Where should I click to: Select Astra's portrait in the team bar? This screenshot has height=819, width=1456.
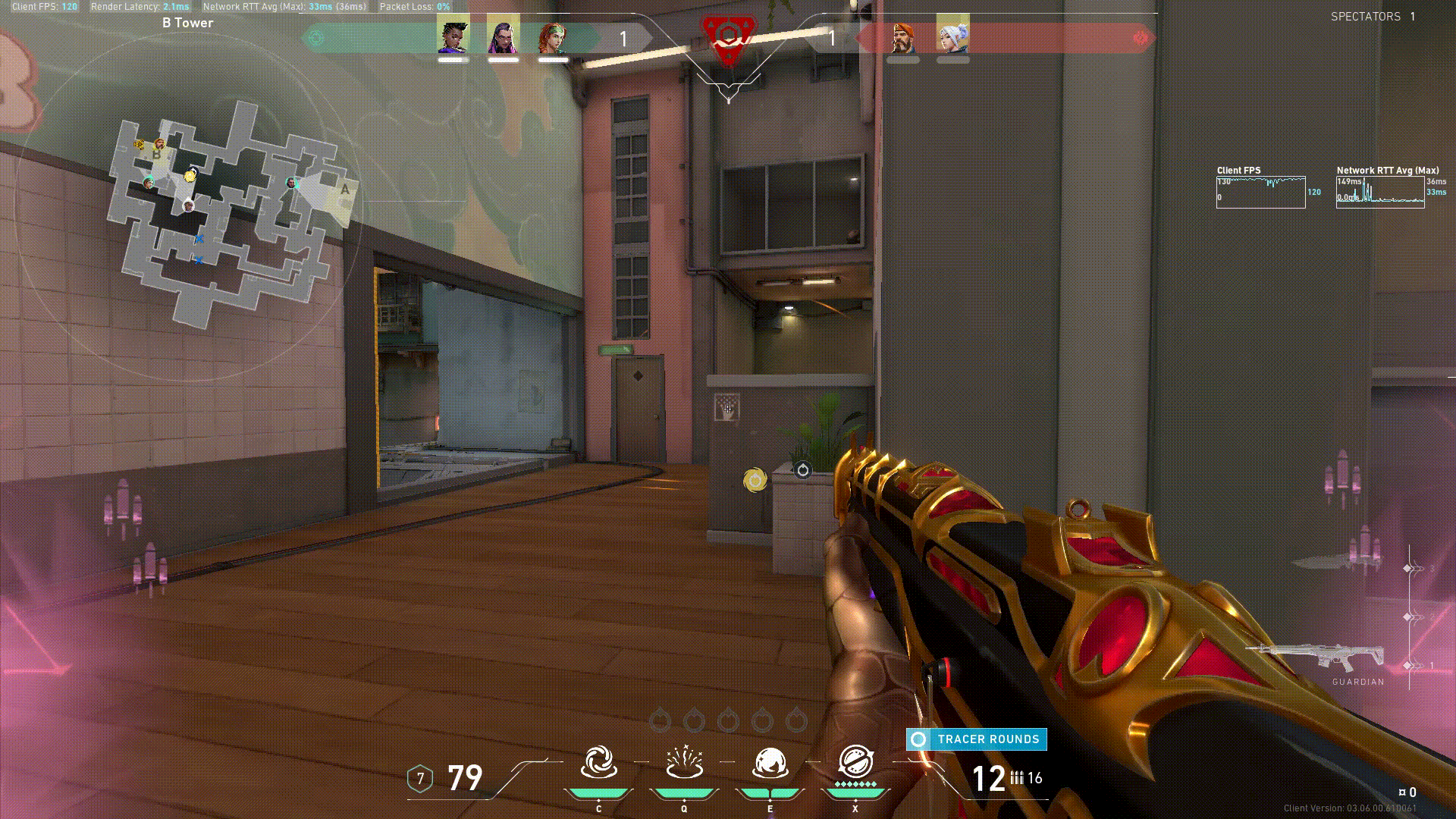tap(453, 36)
